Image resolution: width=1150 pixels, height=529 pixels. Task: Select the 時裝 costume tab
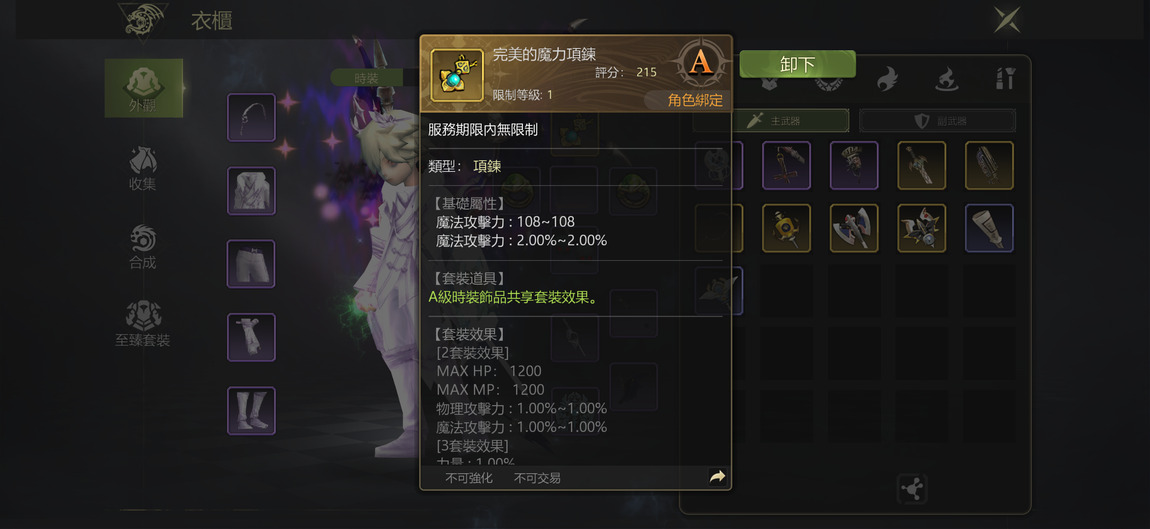[366, 77]
